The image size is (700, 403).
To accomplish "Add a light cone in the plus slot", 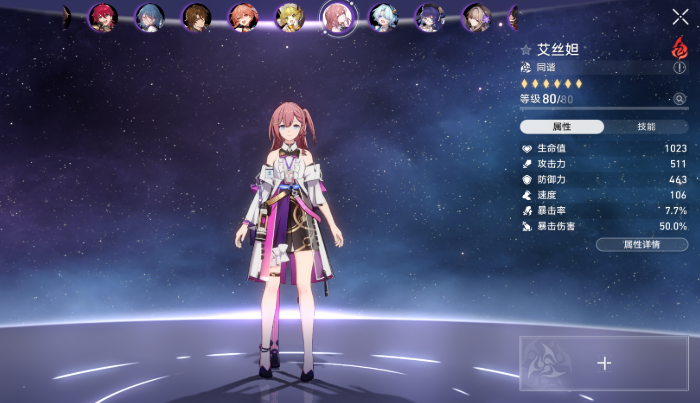I will [604, 363].
